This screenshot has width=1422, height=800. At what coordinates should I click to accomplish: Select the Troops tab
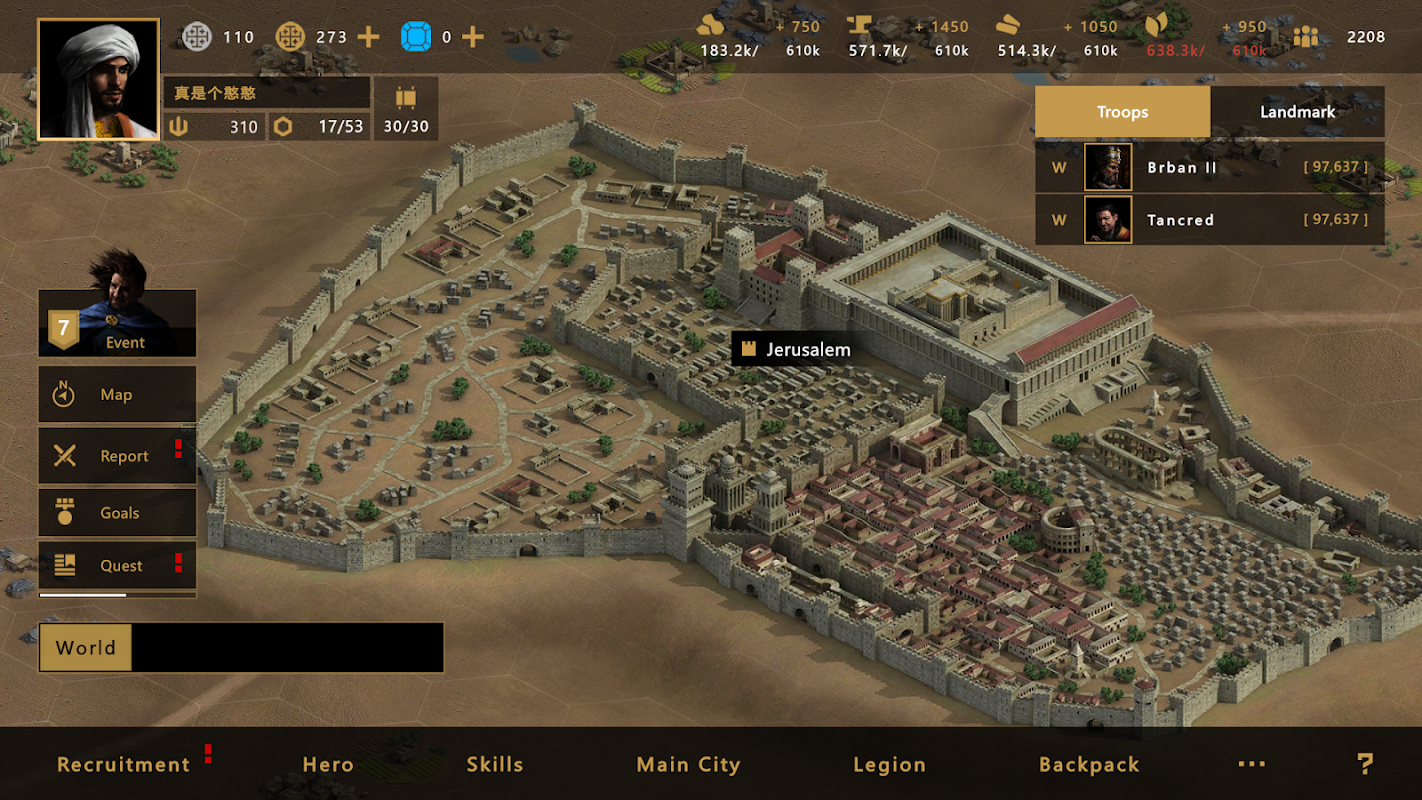[1122, 112]
